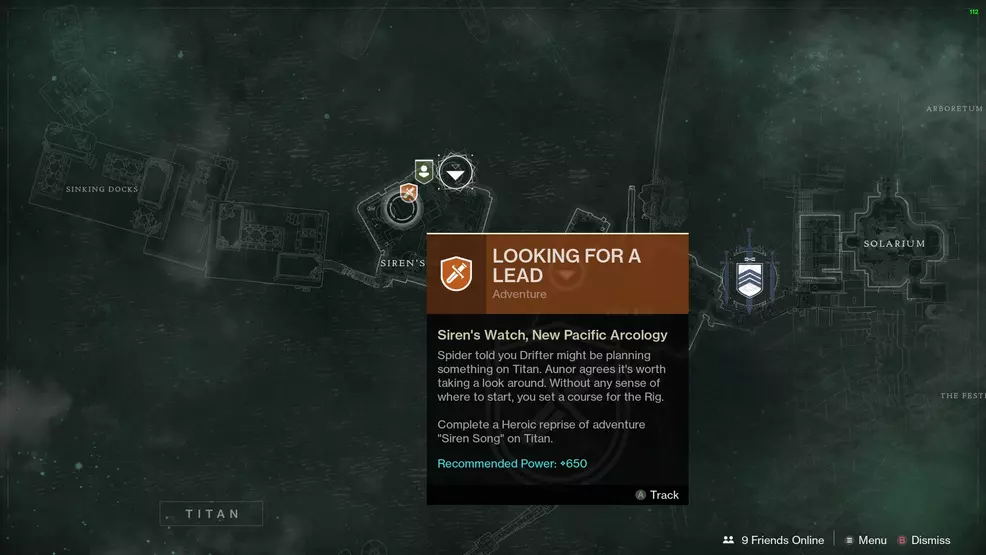
Task: Select the blue chevron shield vendor marker
Action: point(749,277)
